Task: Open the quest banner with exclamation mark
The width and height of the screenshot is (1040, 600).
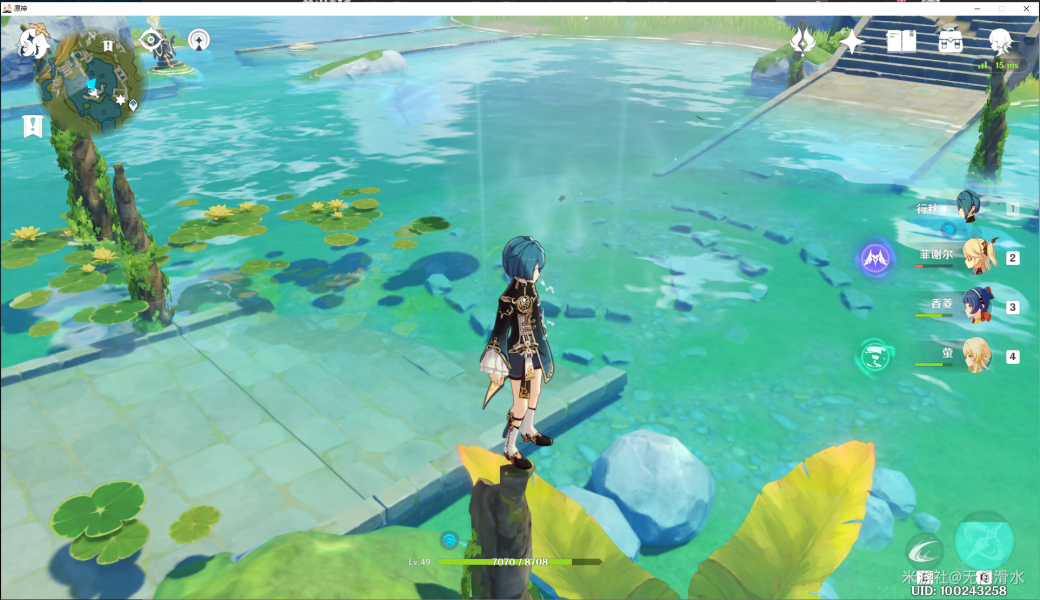Action: click(32, 126)
